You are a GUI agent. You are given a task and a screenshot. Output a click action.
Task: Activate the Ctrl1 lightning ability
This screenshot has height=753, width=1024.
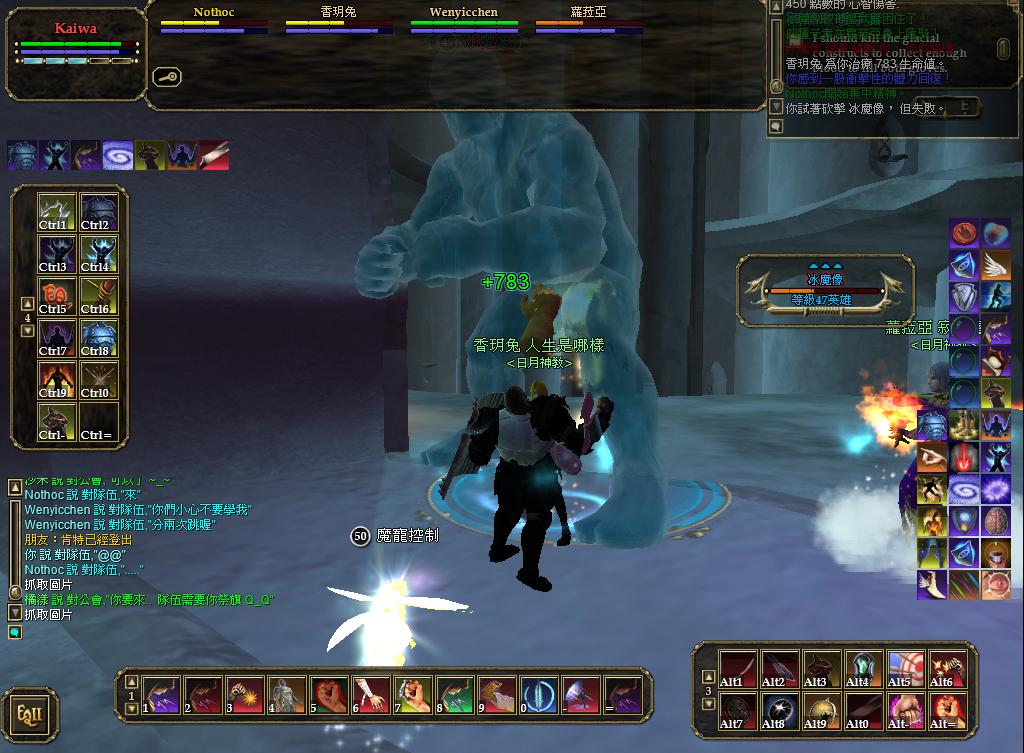click(x=57, y=211)
